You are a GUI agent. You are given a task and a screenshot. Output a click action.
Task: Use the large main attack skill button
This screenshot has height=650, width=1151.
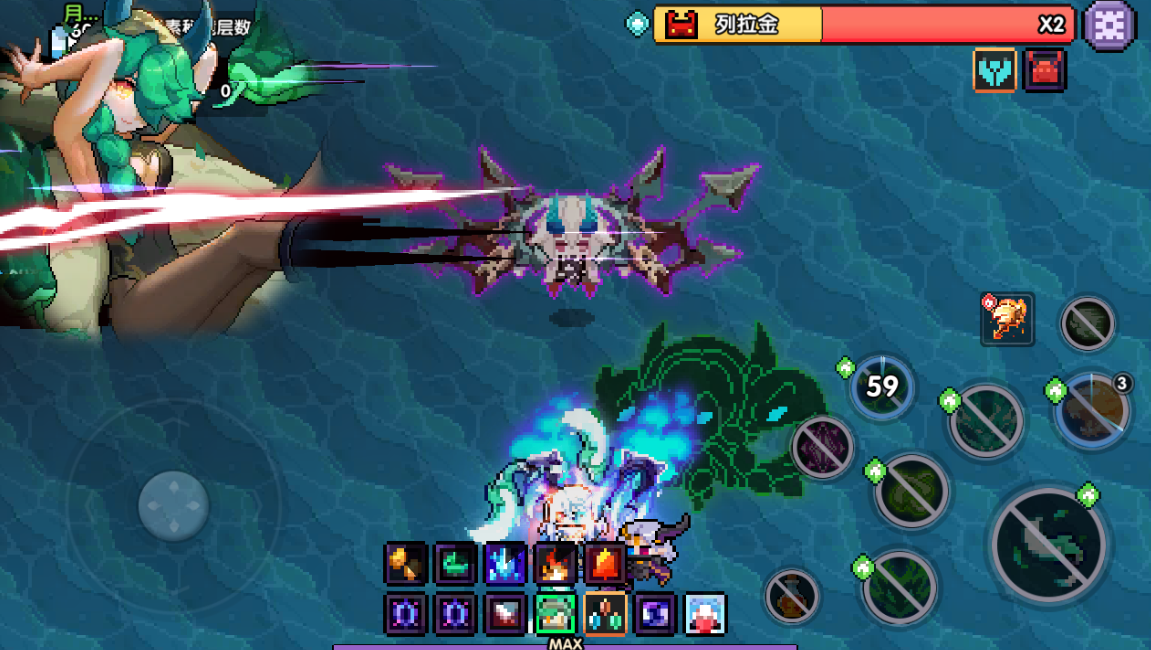coord(1048,545)
